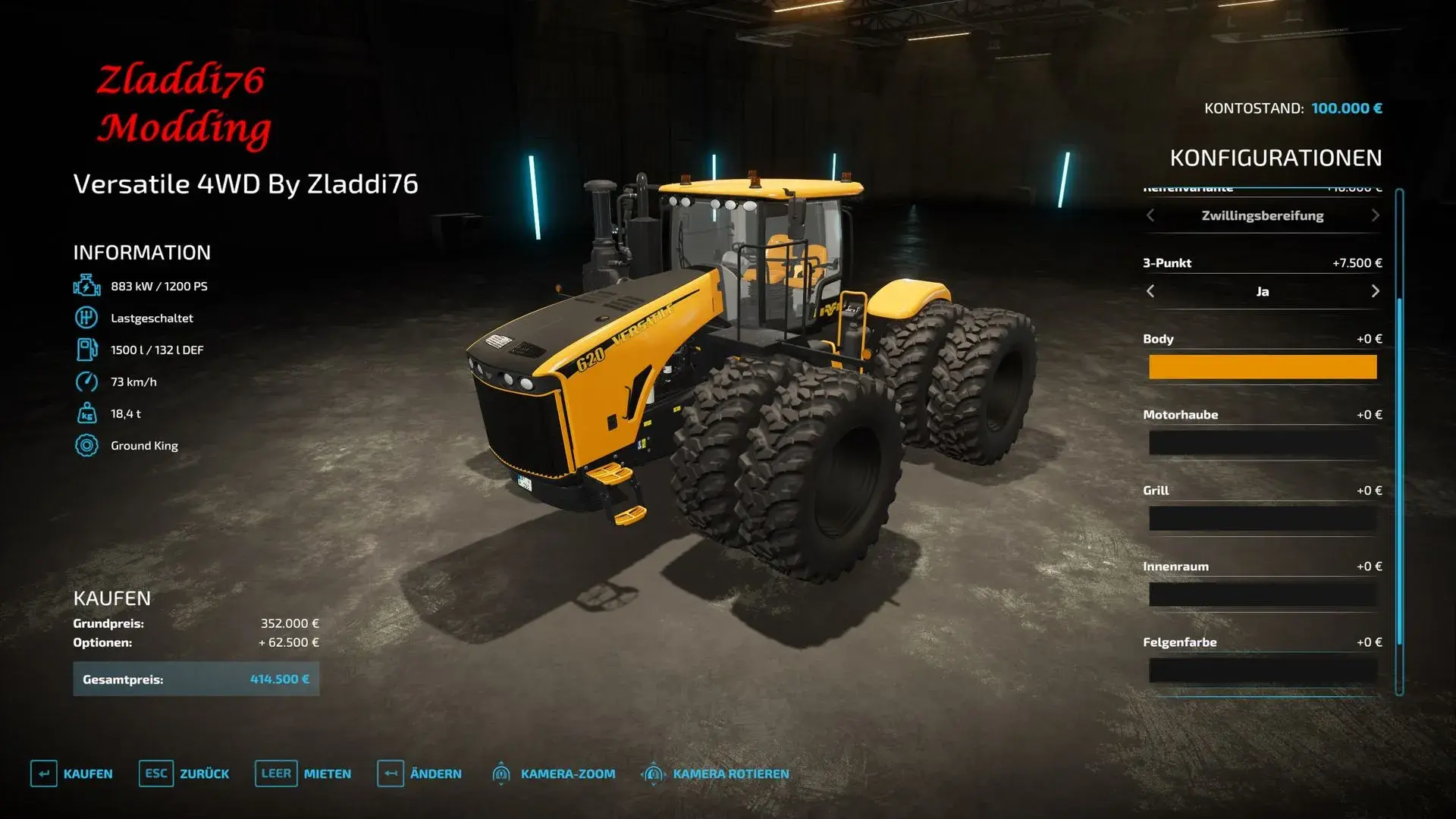
Task: Click the LEER key icon beside Mieten
Action: point(276,773)
